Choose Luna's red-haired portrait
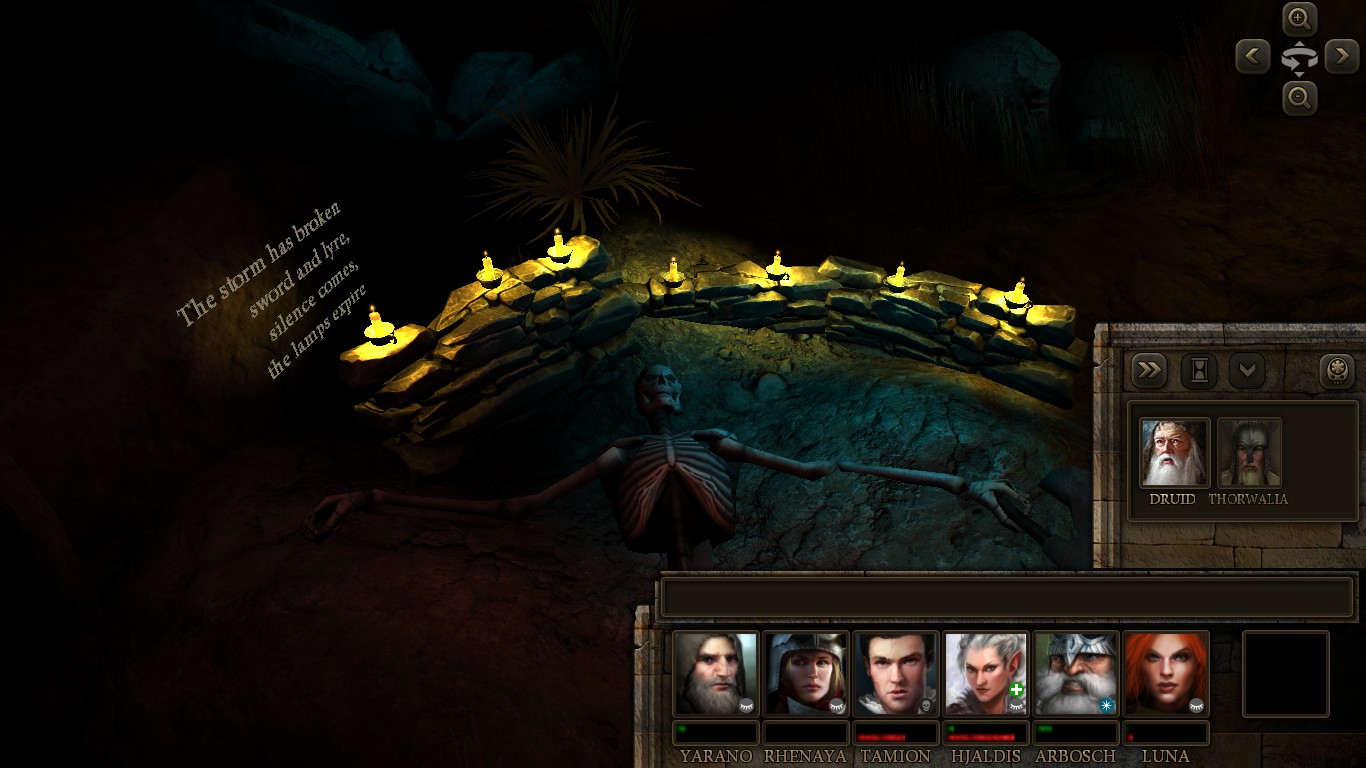The image size is (1366, 768). [x=1166, y=673]
